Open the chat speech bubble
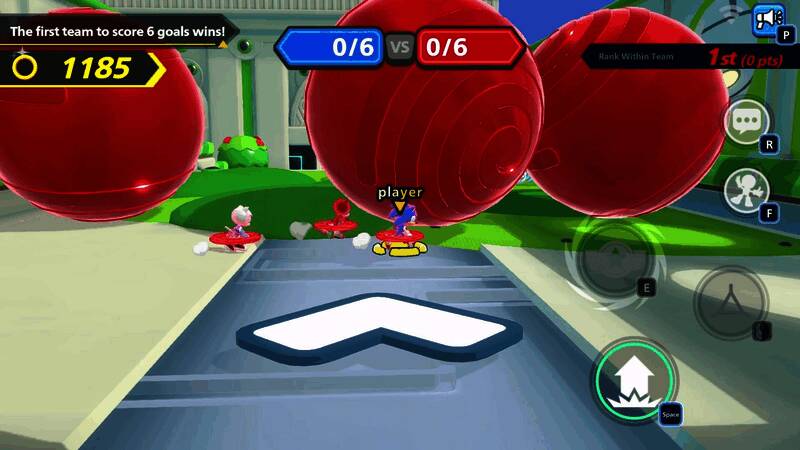This screenshot has width=800, height=450. (746, 122)
